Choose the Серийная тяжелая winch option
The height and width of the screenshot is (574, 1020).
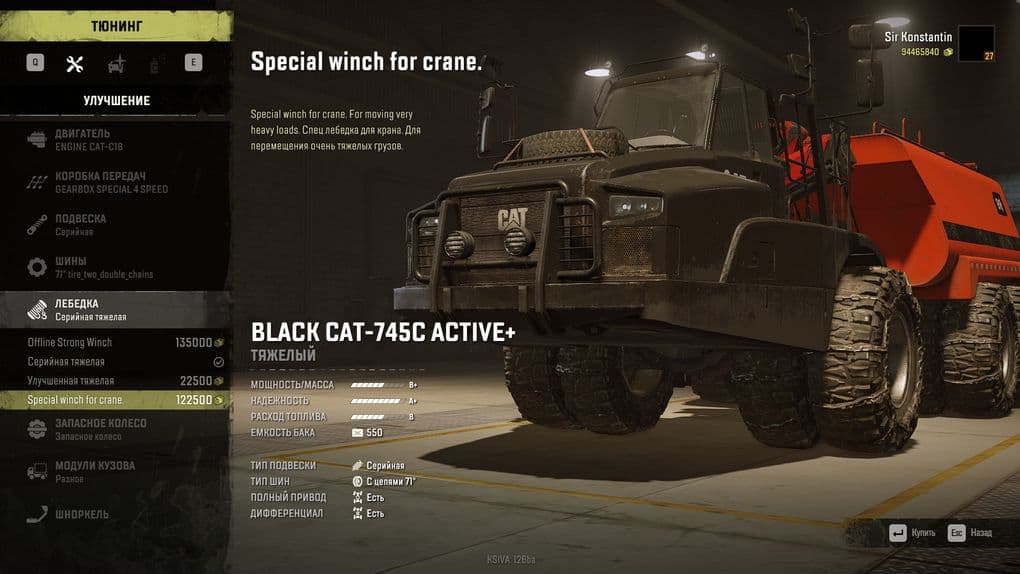coord(115,361)
